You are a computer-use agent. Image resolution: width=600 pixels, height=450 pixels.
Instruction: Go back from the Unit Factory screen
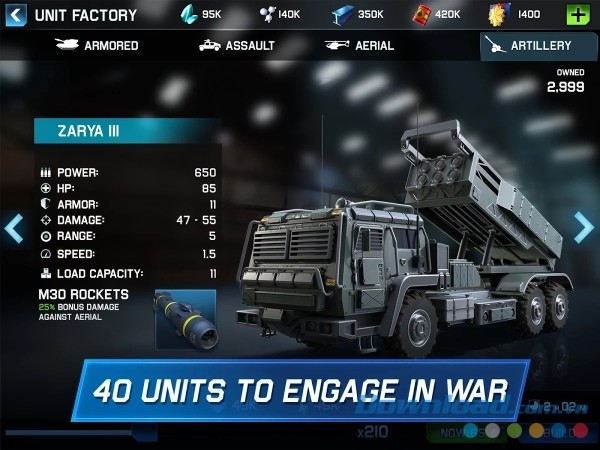[15, 15]
